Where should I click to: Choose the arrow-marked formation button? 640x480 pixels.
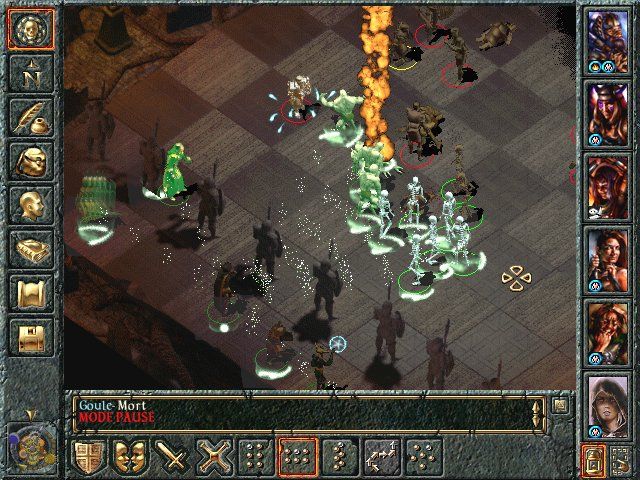381,458
